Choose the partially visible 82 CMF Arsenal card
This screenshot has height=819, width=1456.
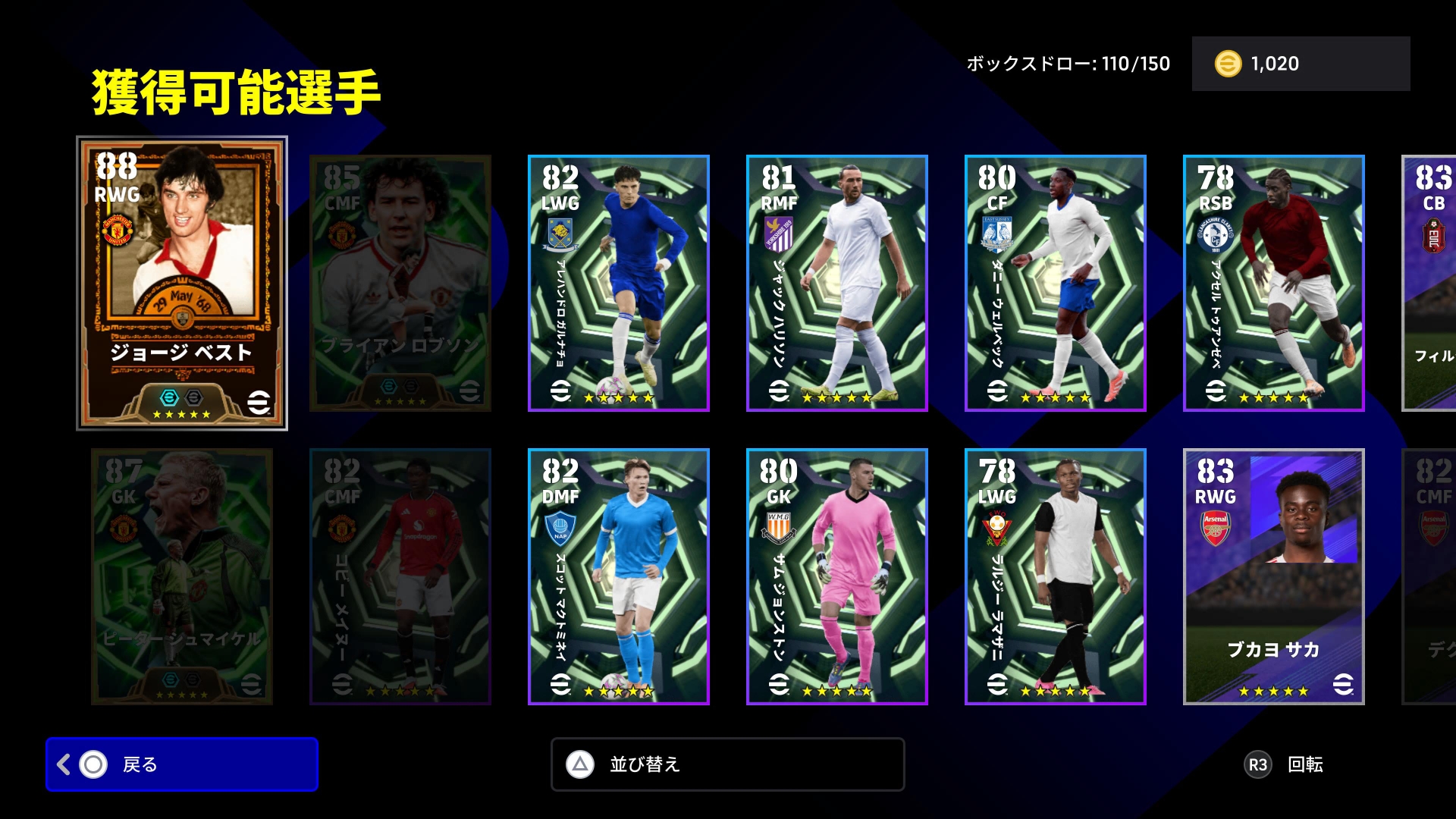pyautogui.click(x=1430, y=576)
